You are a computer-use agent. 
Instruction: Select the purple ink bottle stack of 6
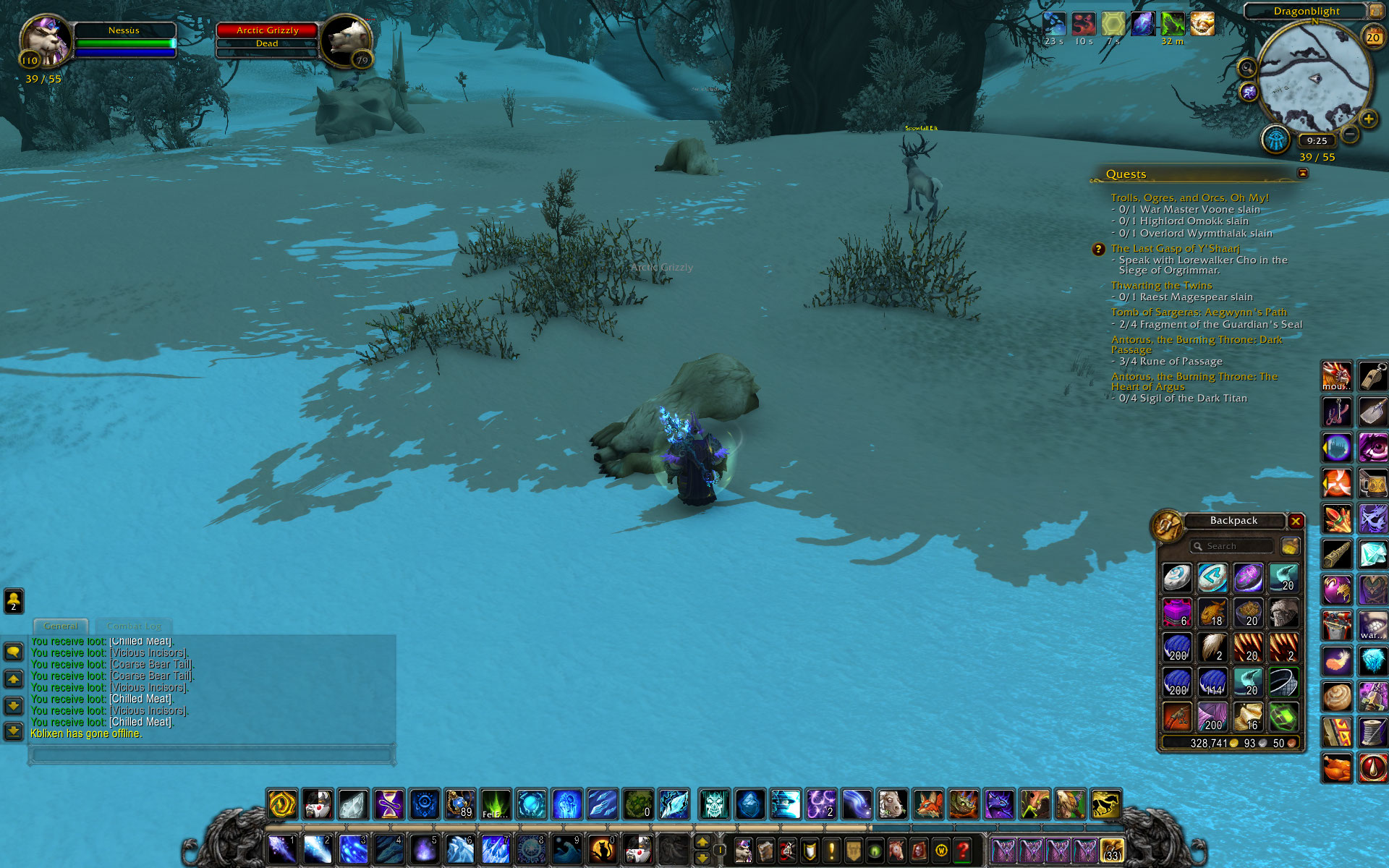pyautogui.click(x=1177, y=613)
